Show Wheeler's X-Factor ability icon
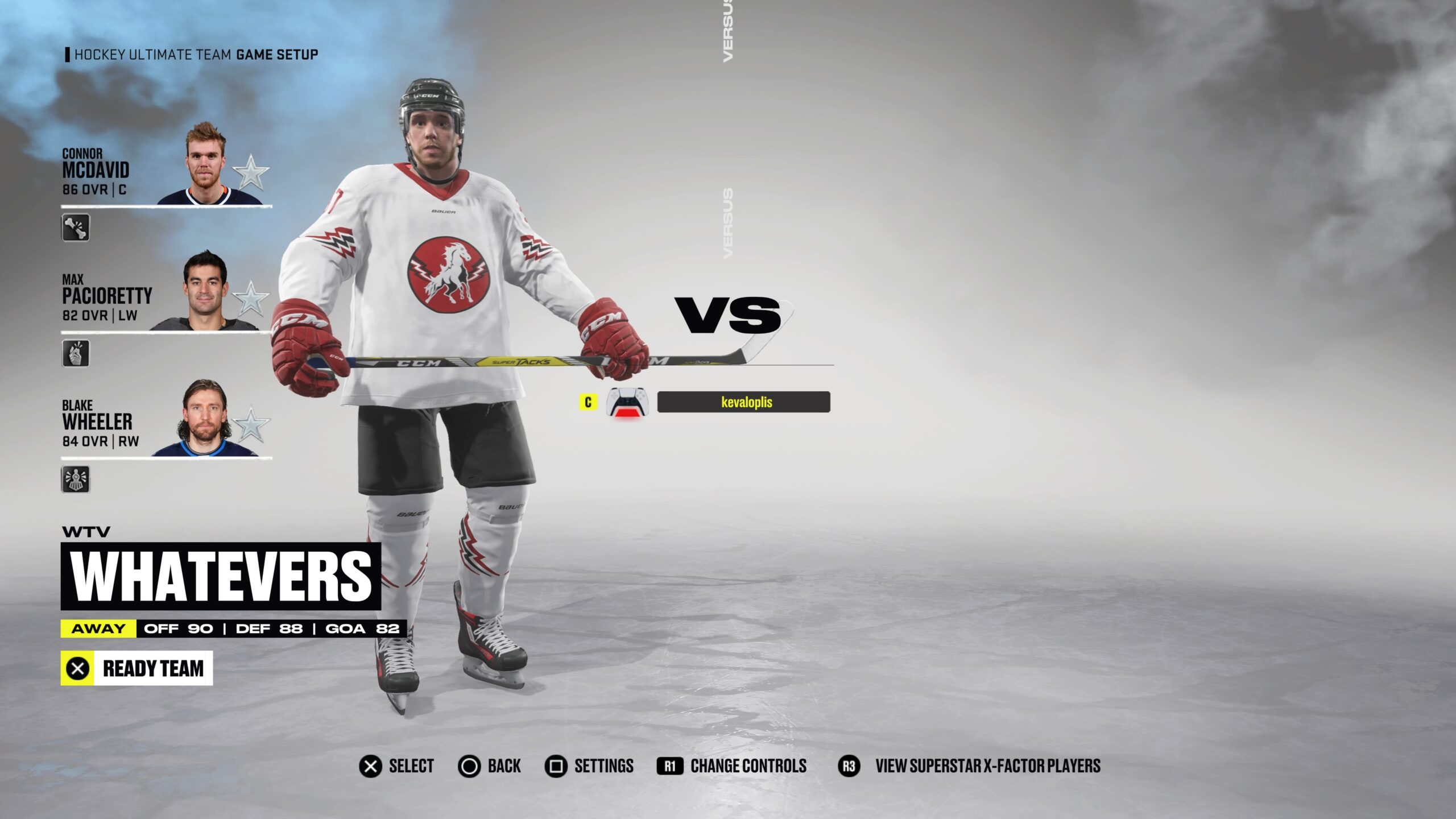Viewport: 1456px width, 819px height. click(x=76, y=479)
